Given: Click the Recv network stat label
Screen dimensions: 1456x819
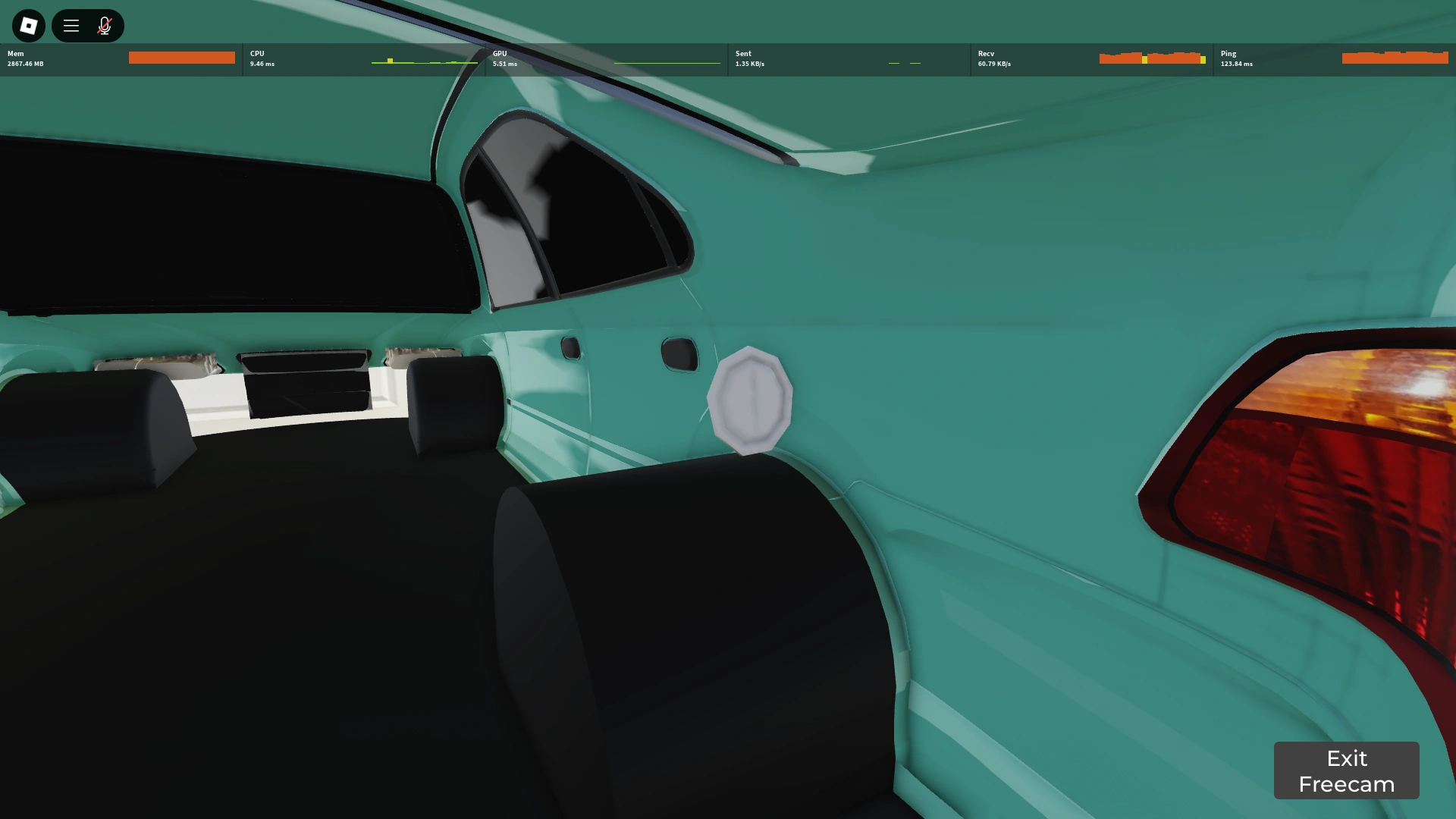Looking at the screenshot, I should tap(986, 54).
